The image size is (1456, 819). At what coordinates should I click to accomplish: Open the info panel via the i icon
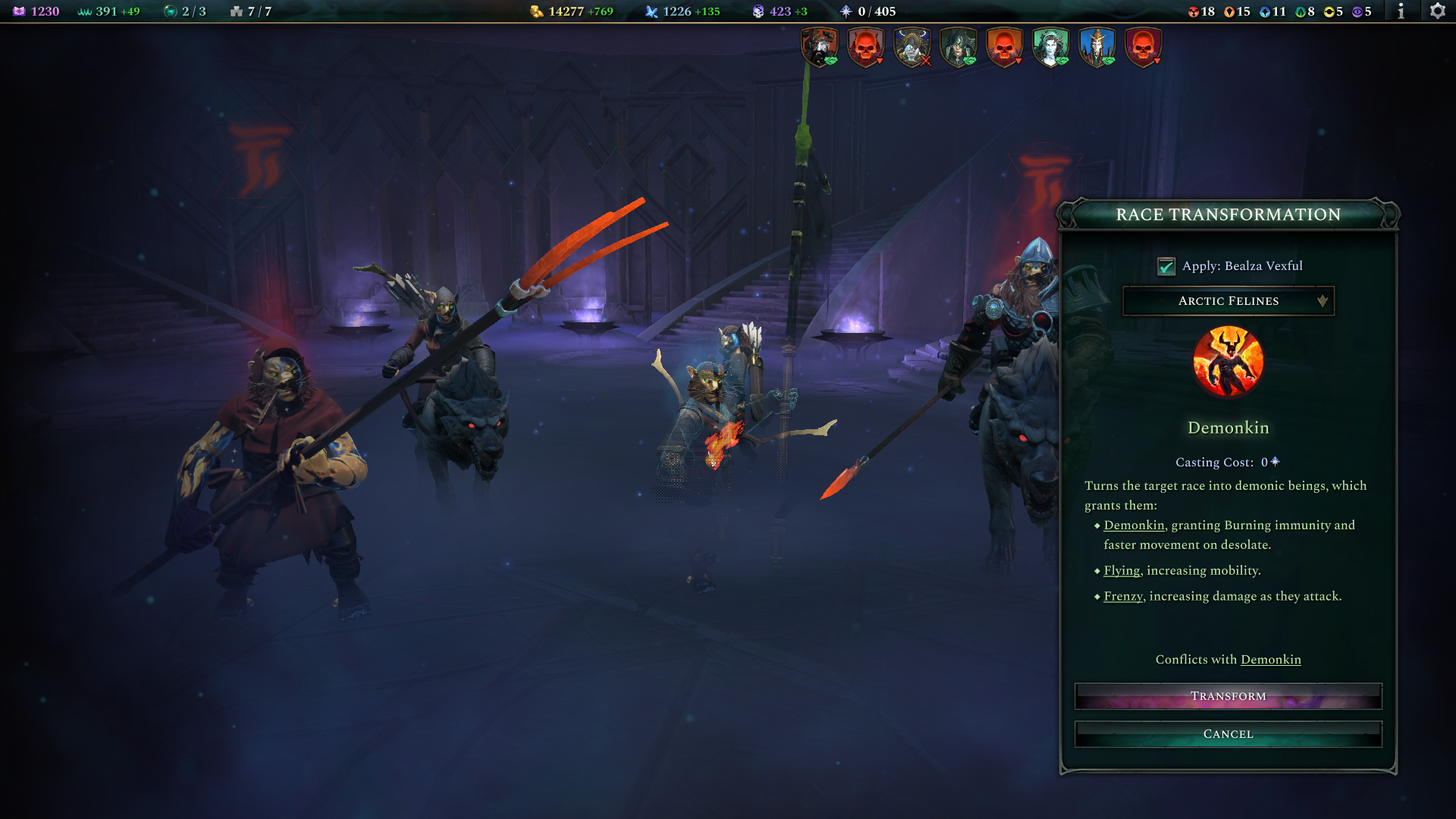coord(1401,12)
